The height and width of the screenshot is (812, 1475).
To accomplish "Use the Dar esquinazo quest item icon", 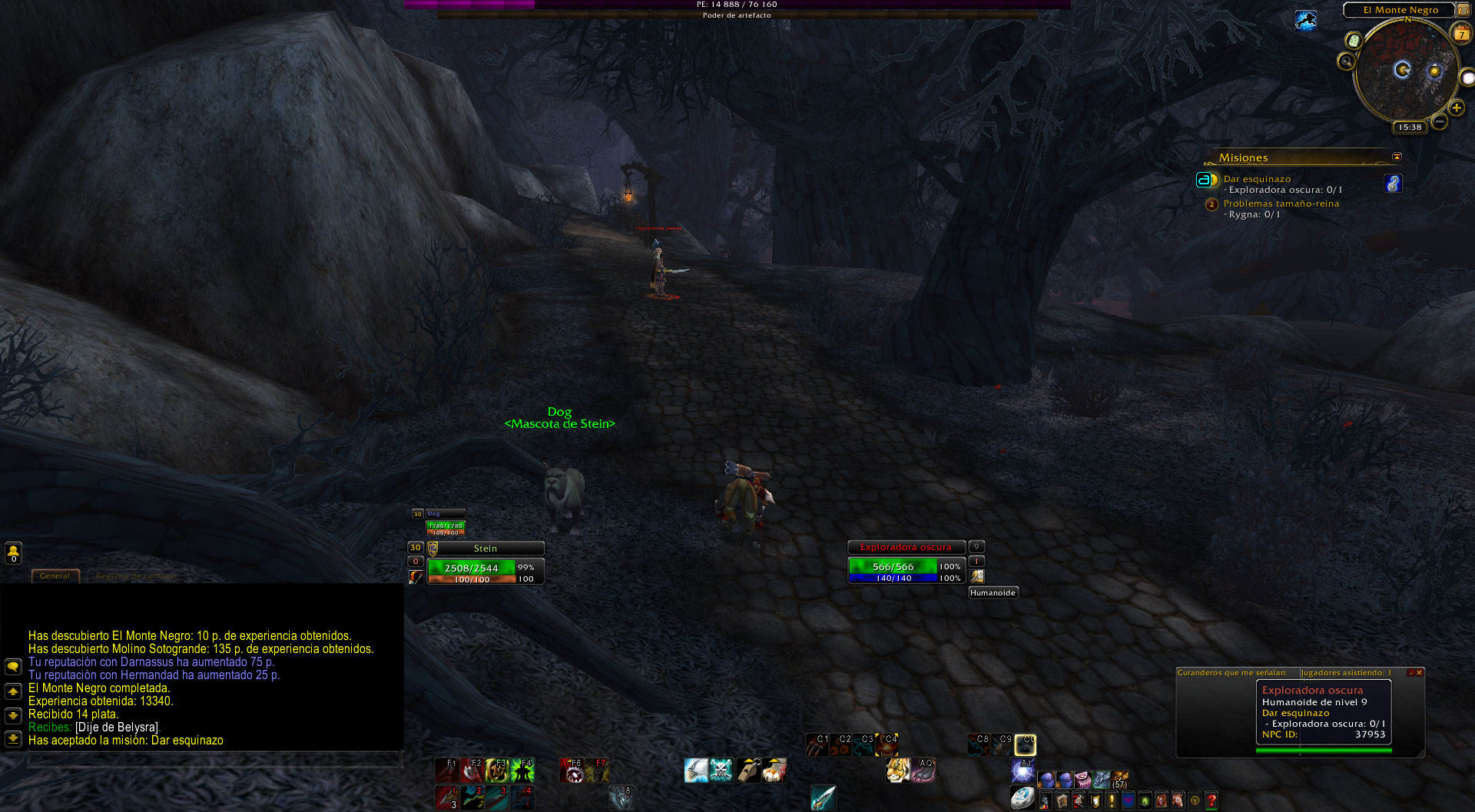I will pyautogui.click(x=1393, y=184).
